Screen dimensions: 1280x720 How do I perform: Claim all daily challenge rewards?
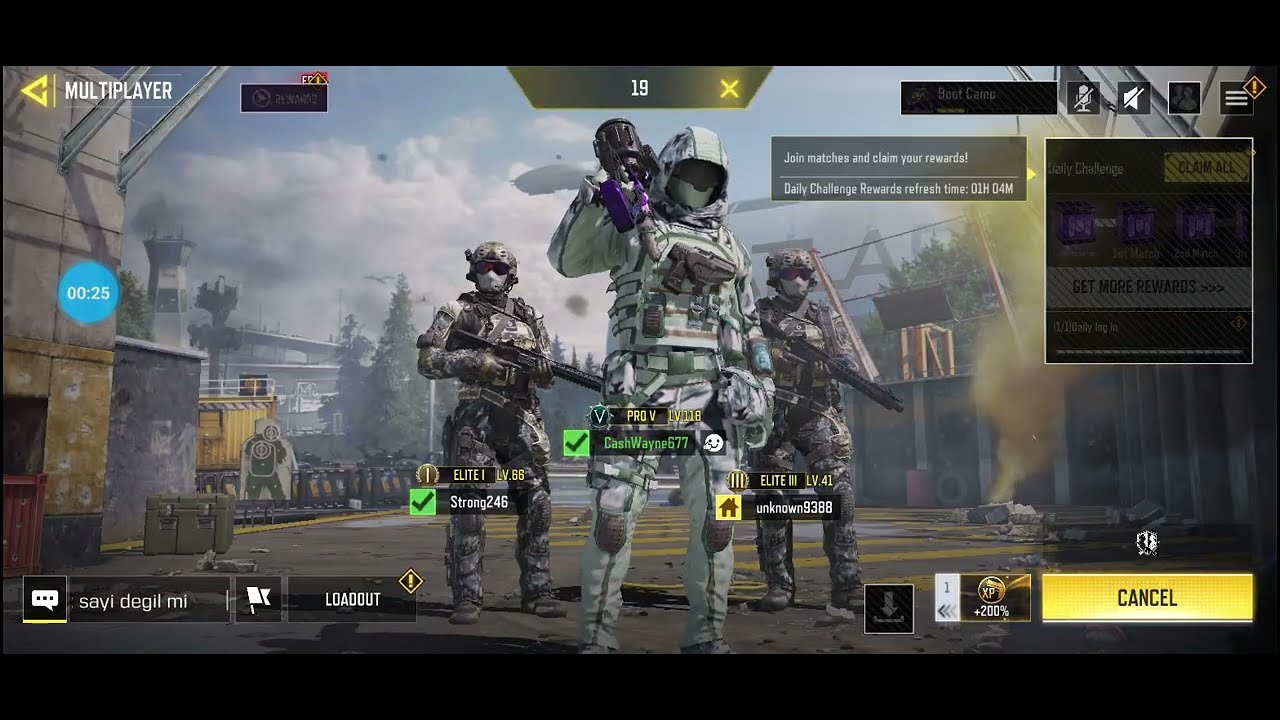pyautogui.click(x=1206, y=168)
